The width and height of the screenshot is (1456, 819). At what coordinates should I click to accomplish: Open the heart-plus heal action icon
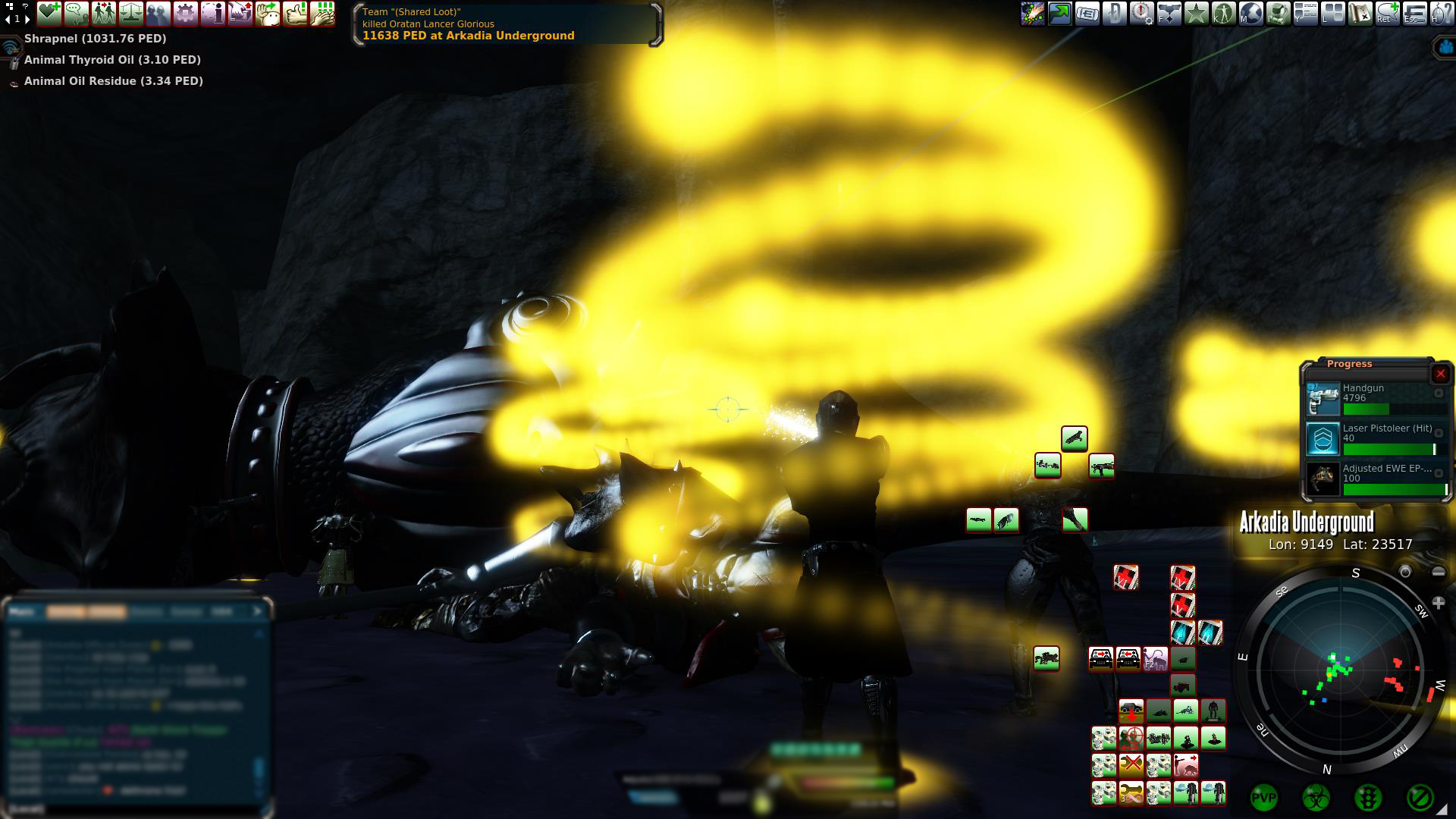pyautogui.click(x=49, y=13)
